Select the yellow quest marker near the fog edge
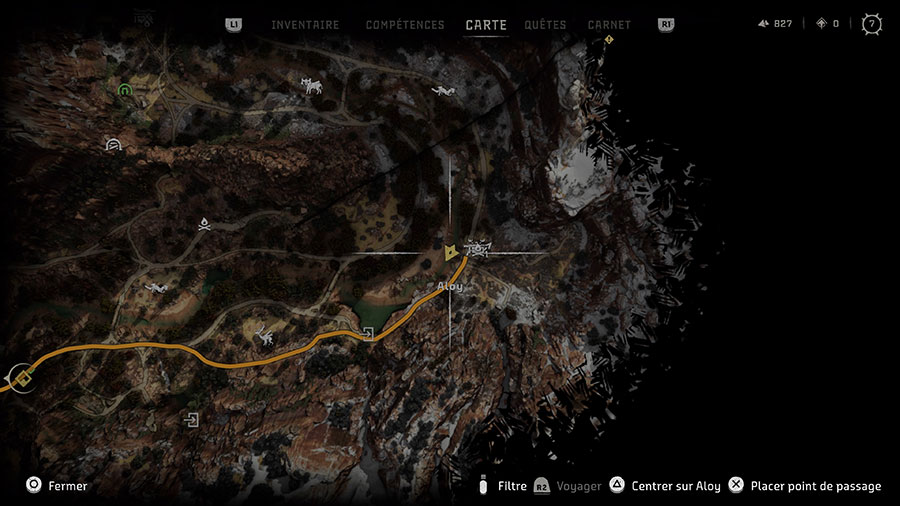The width and height of the screenshot is (900, 506). [609, 40]
